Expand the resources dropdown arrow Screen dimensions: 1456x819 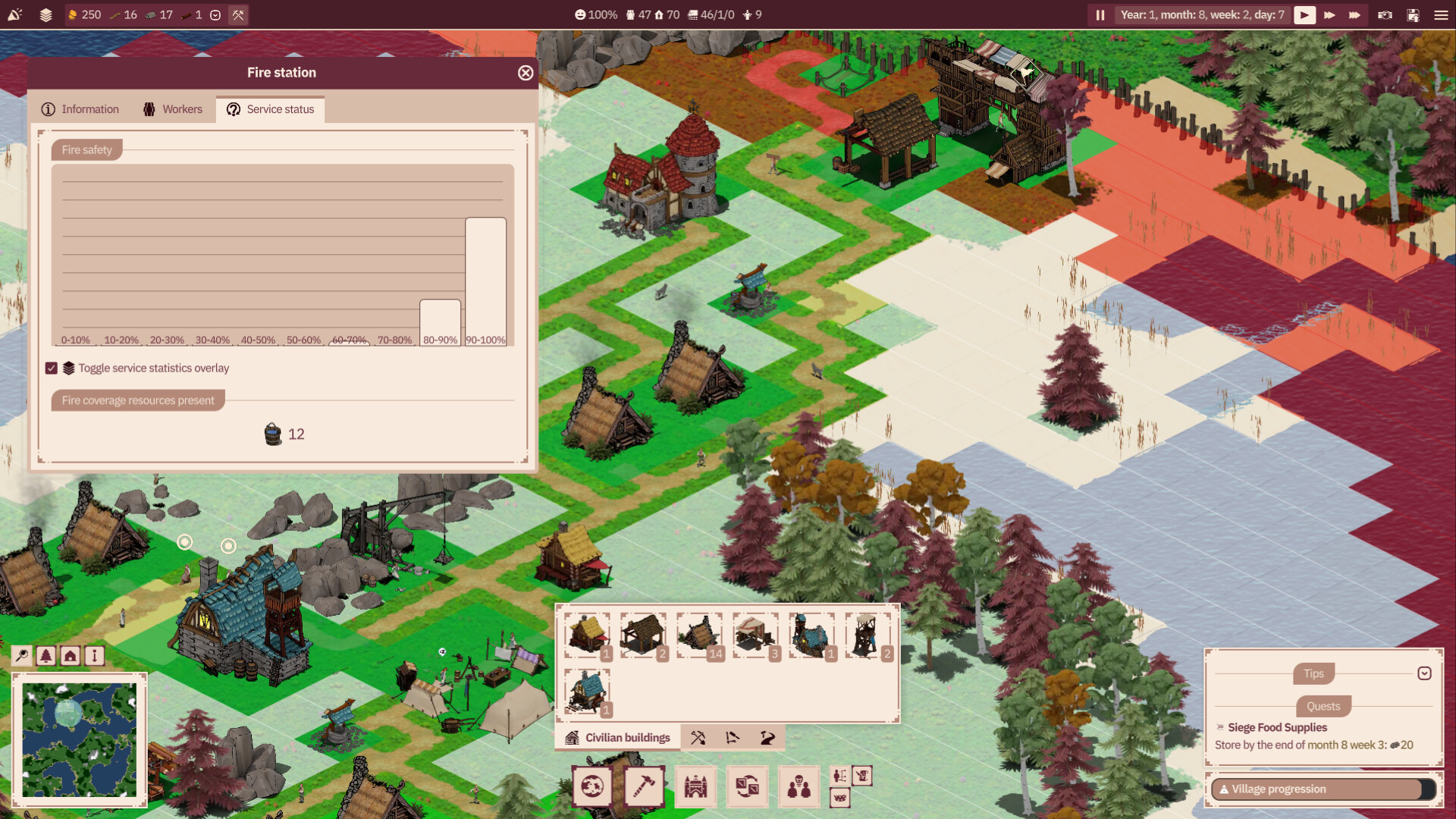[x=215, y=15]
